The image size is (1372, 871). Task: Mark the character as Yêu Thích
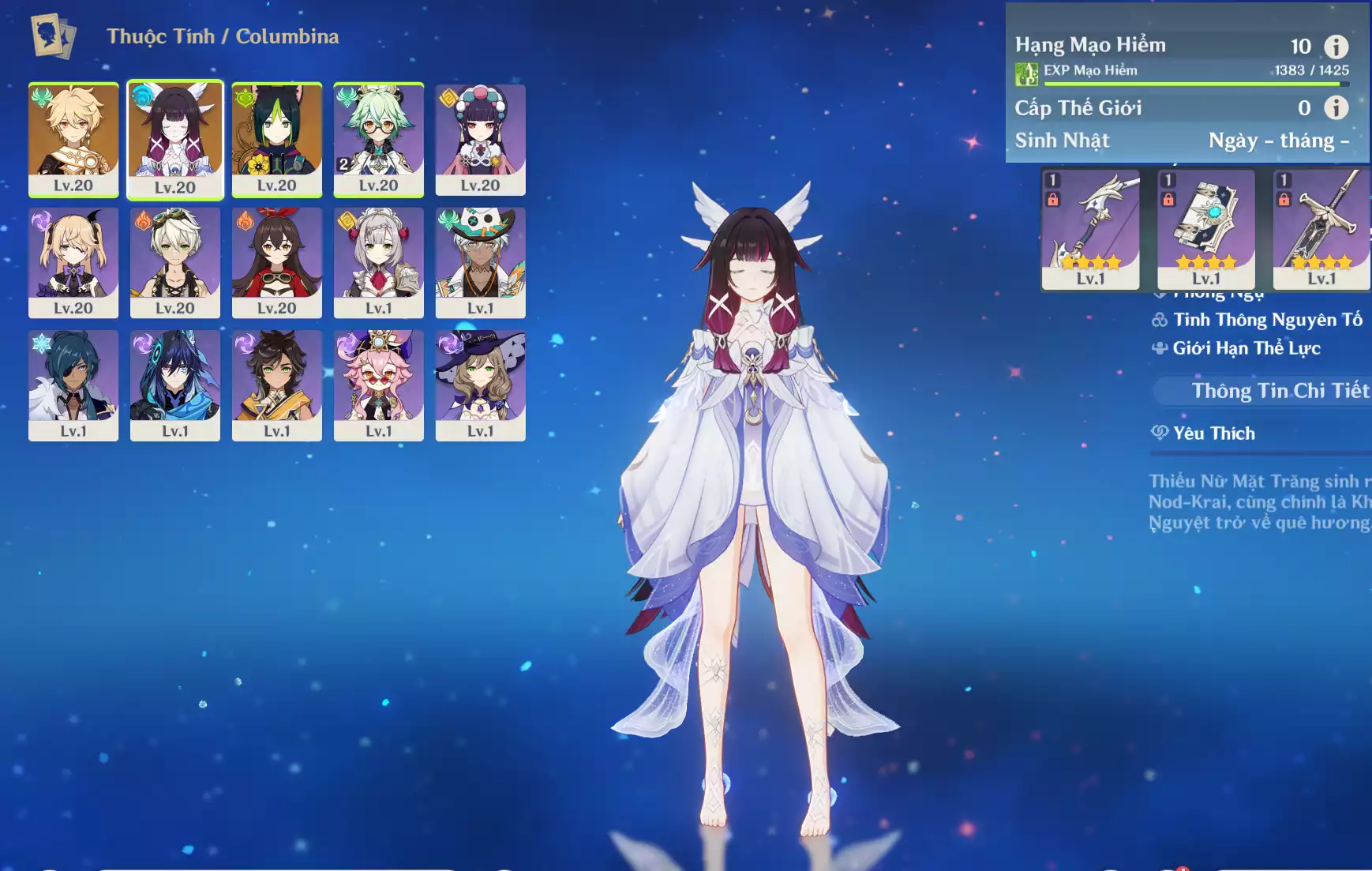click(1213, 433)
